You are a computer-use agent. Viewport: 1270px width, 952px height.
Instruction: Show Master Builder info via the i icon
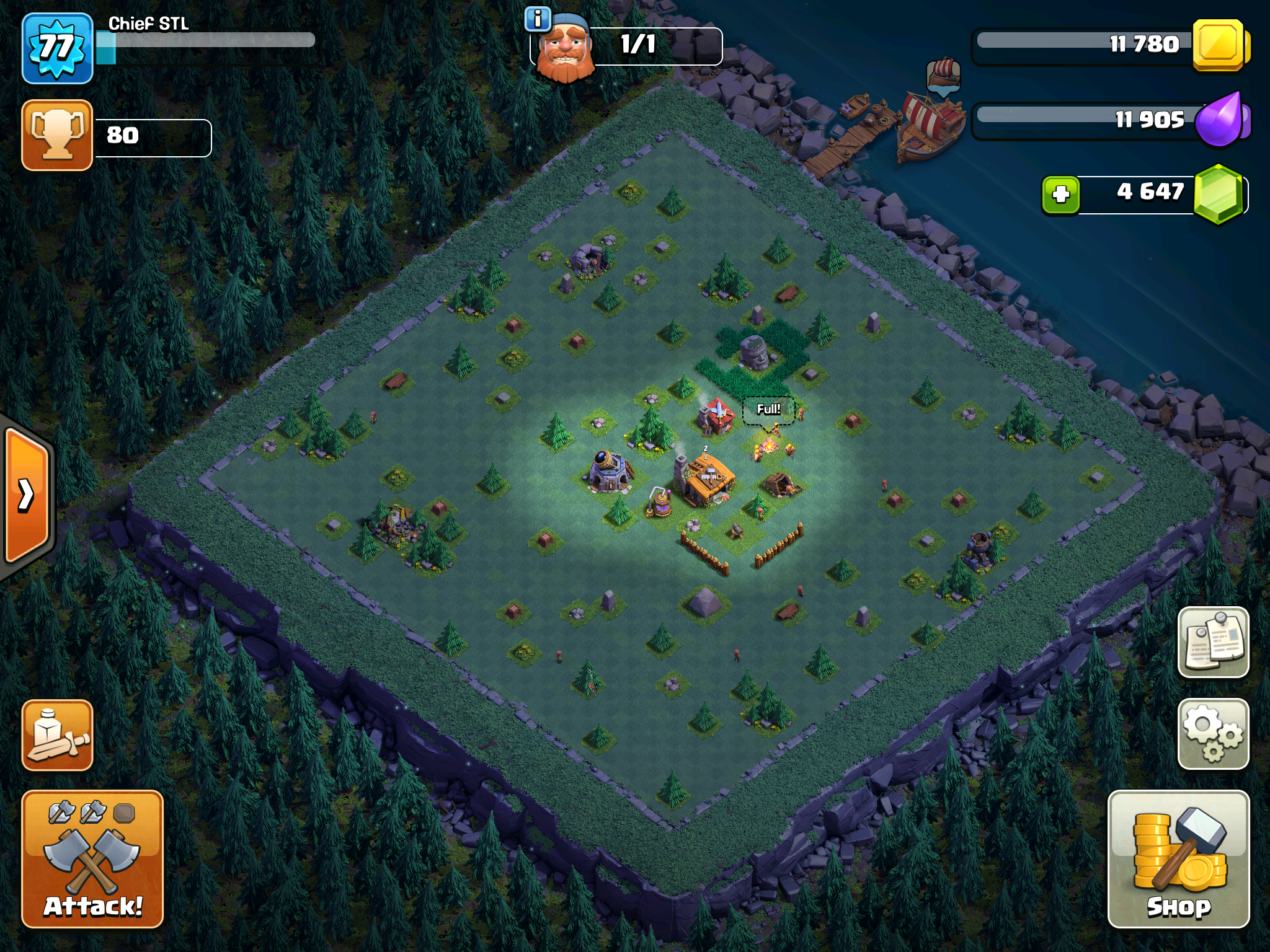(537, 19)
